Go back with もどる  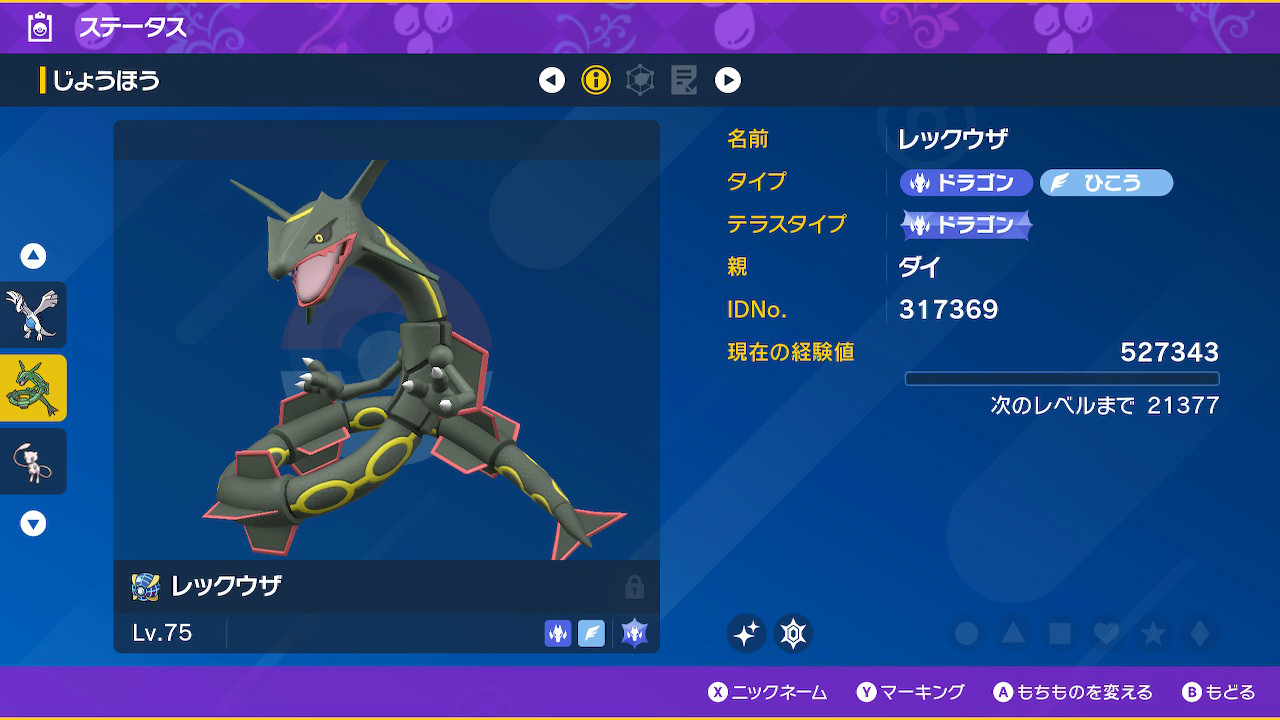(x=1219, y=692)
